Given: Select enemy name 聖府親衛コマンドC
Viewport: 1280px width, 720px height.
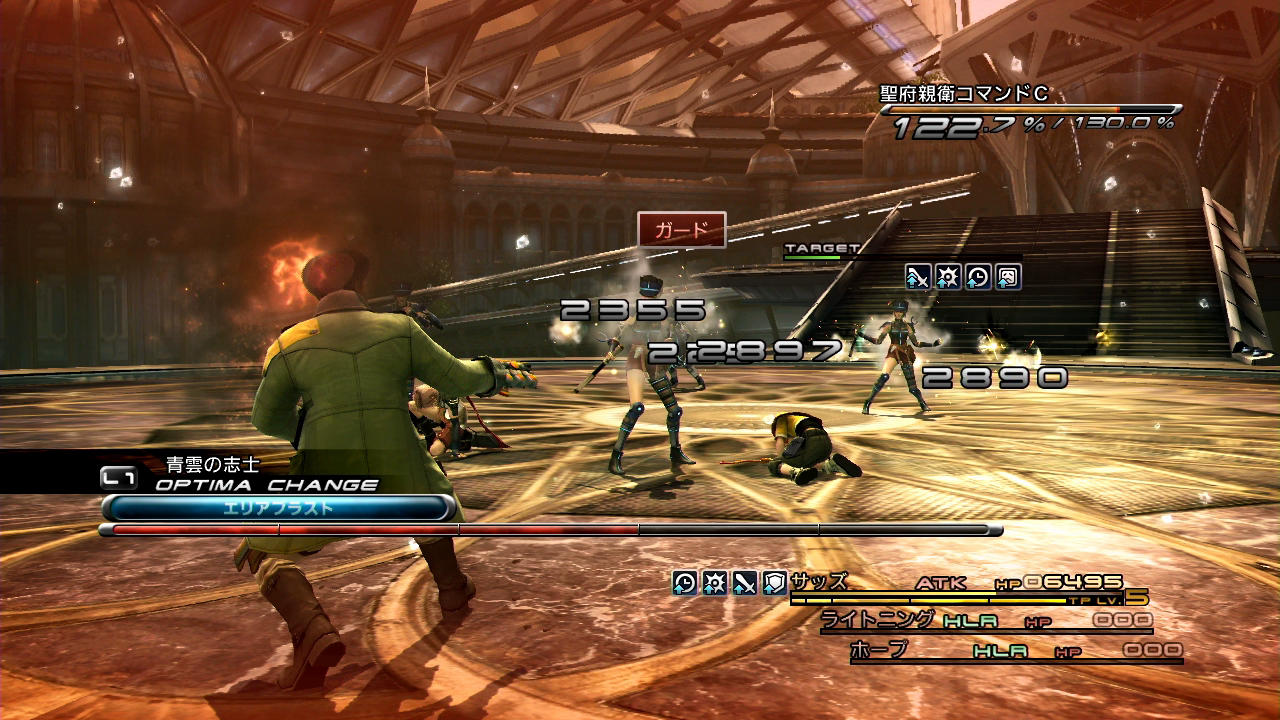Looking at the screenshot, I should (964, 95).
